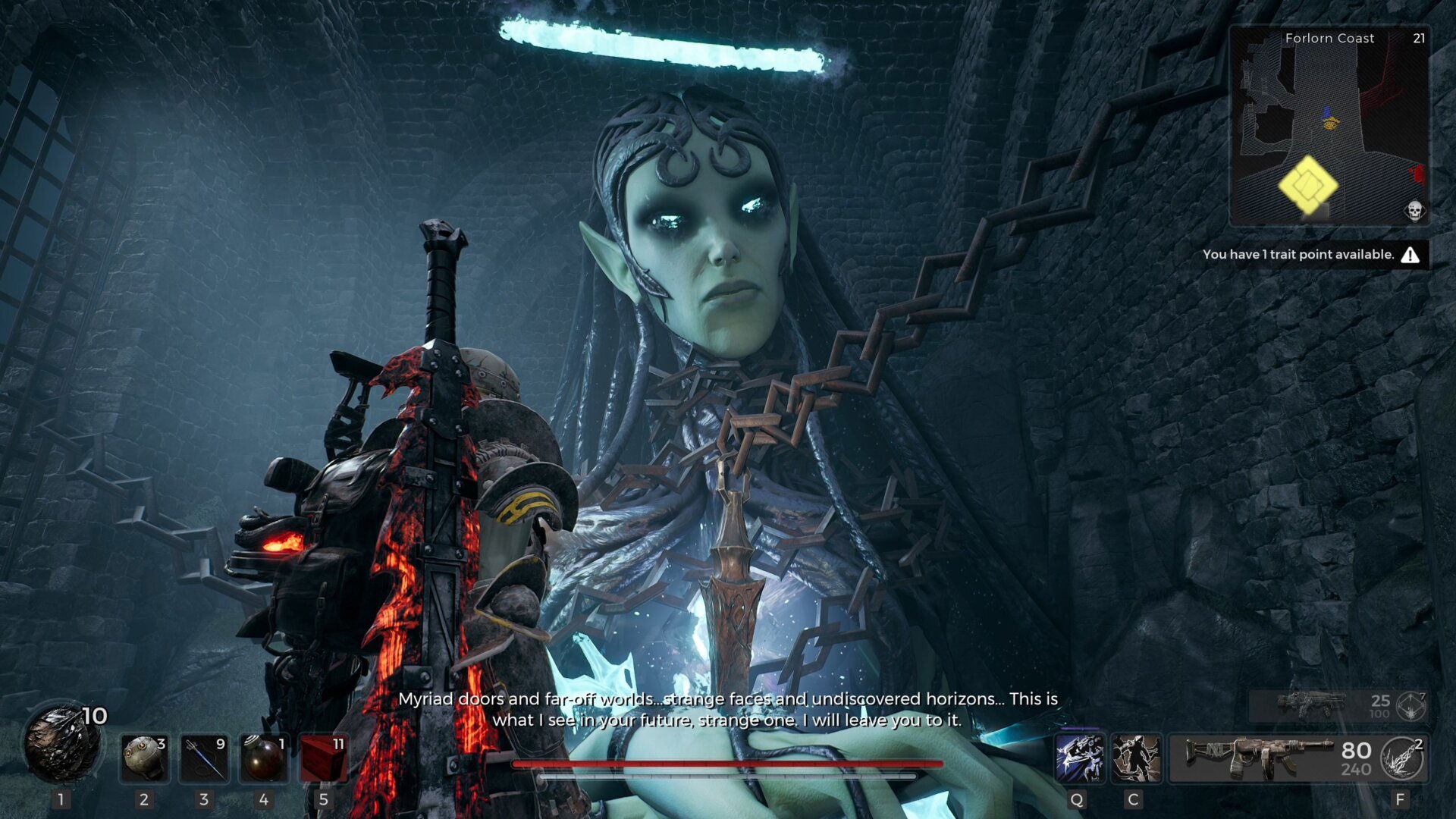Open the Forlorn Coast minimap
Screen dimensions: 1456x819
click(x=1329, y=125)
